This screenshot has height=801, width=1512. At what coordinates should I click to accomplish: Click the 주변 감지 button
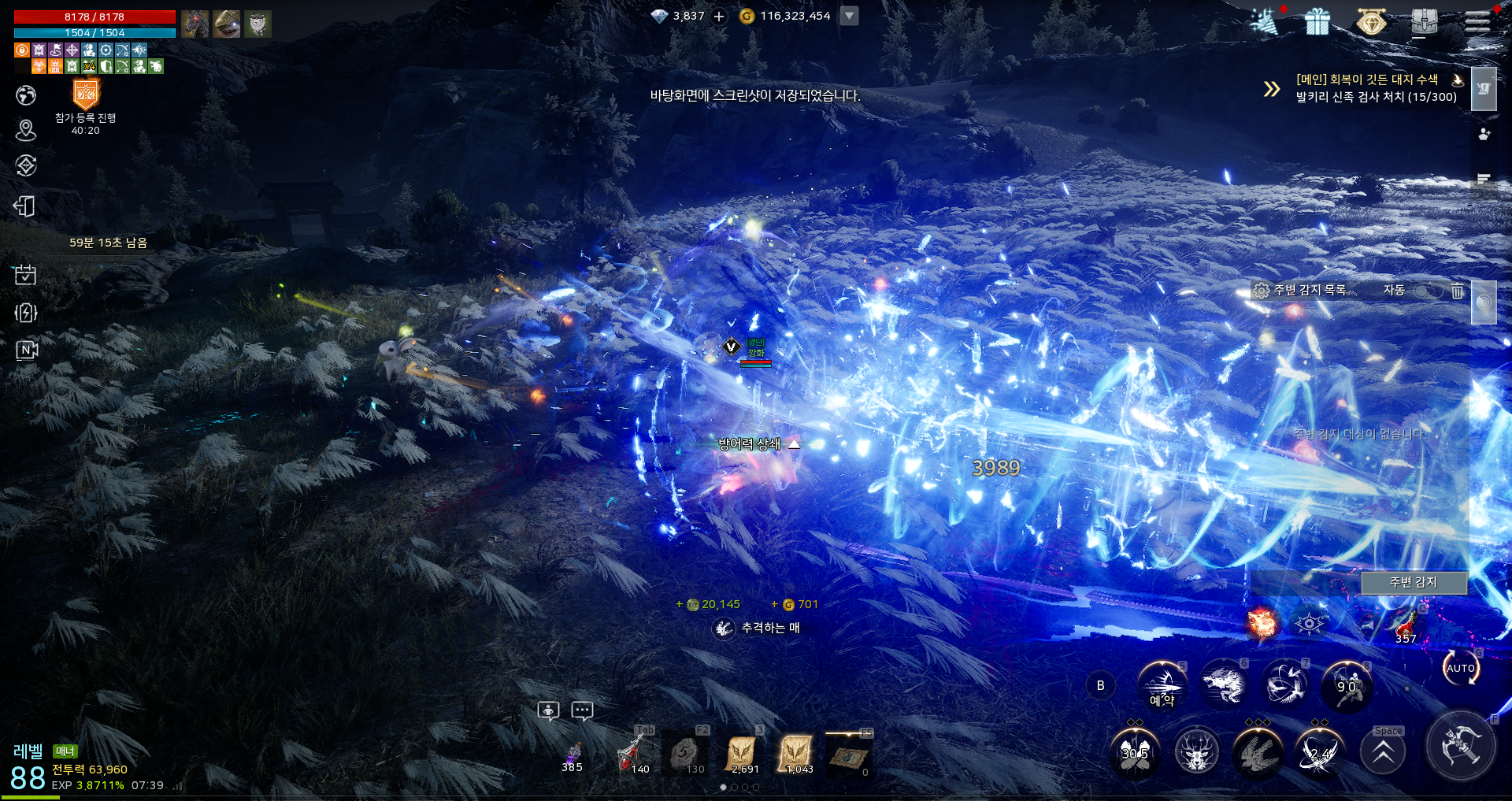1414,582
